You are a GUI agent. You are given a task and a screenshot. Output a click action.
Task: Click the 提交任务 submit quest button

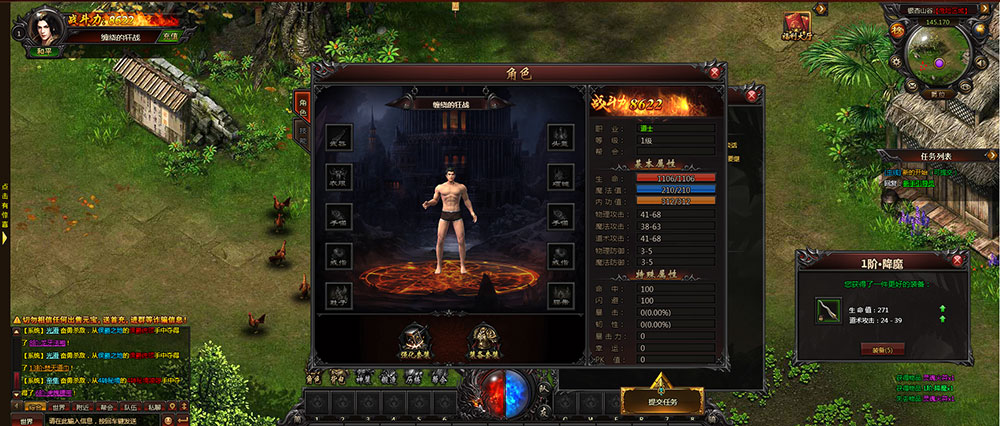click(x=659, y=398)
